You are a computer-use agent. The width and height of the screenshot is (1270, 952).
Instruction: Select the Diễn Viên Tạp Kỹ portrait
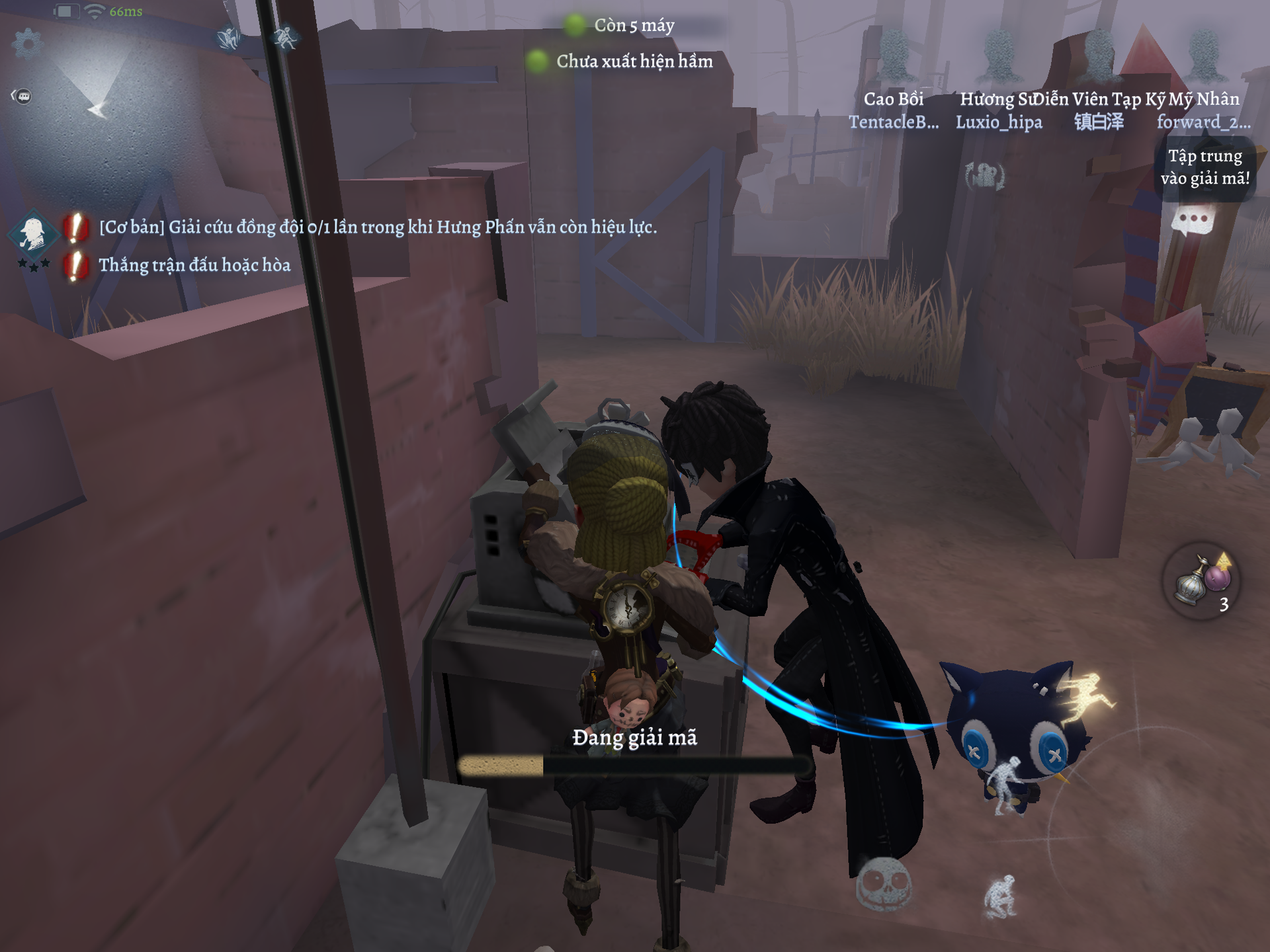point(1099,57)
